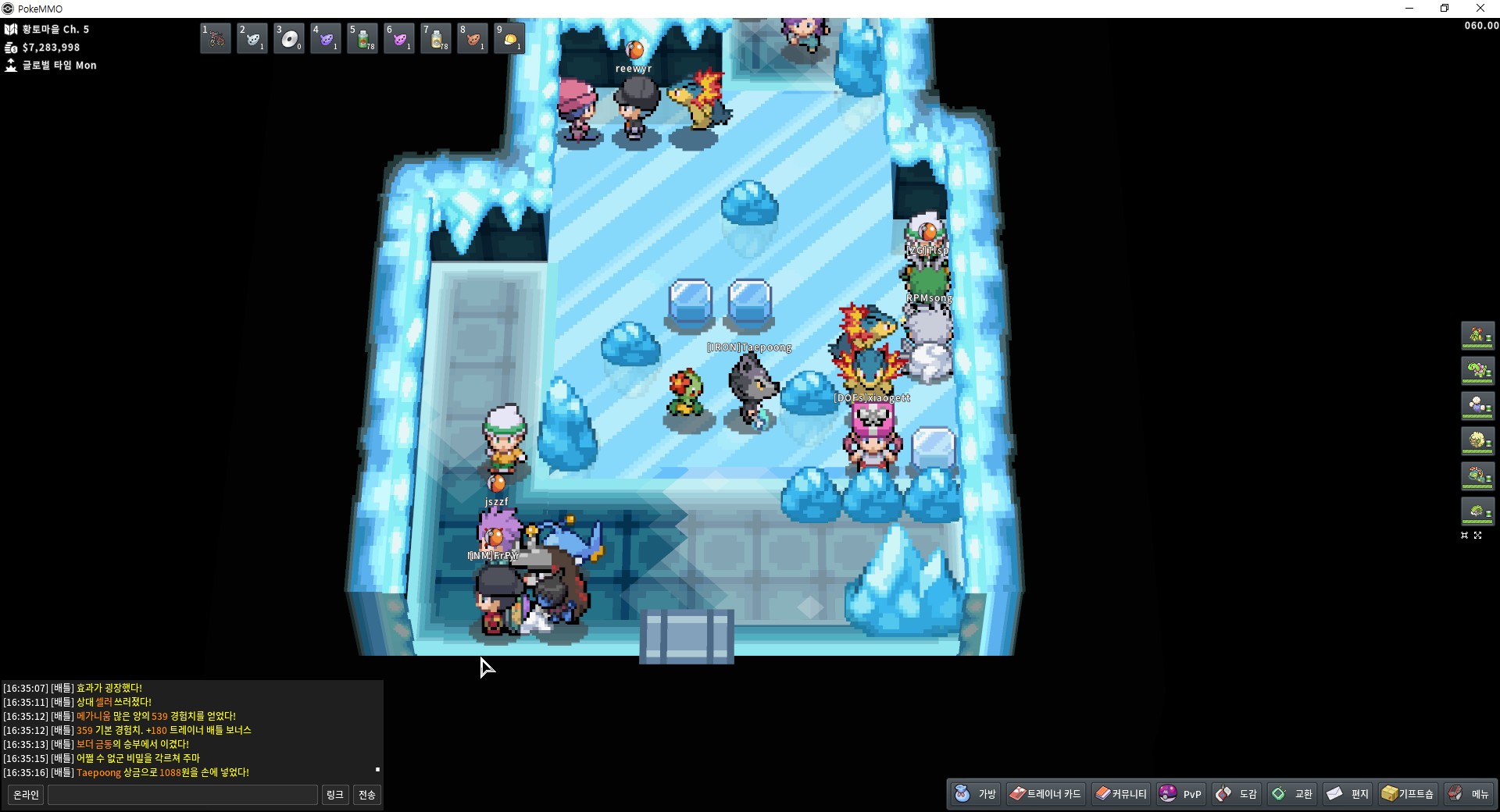Image resolution: width=1500 pixels, height=812 pixels.
Task: Open the 커뮤니티 community panel
Action: [1121, 794]
